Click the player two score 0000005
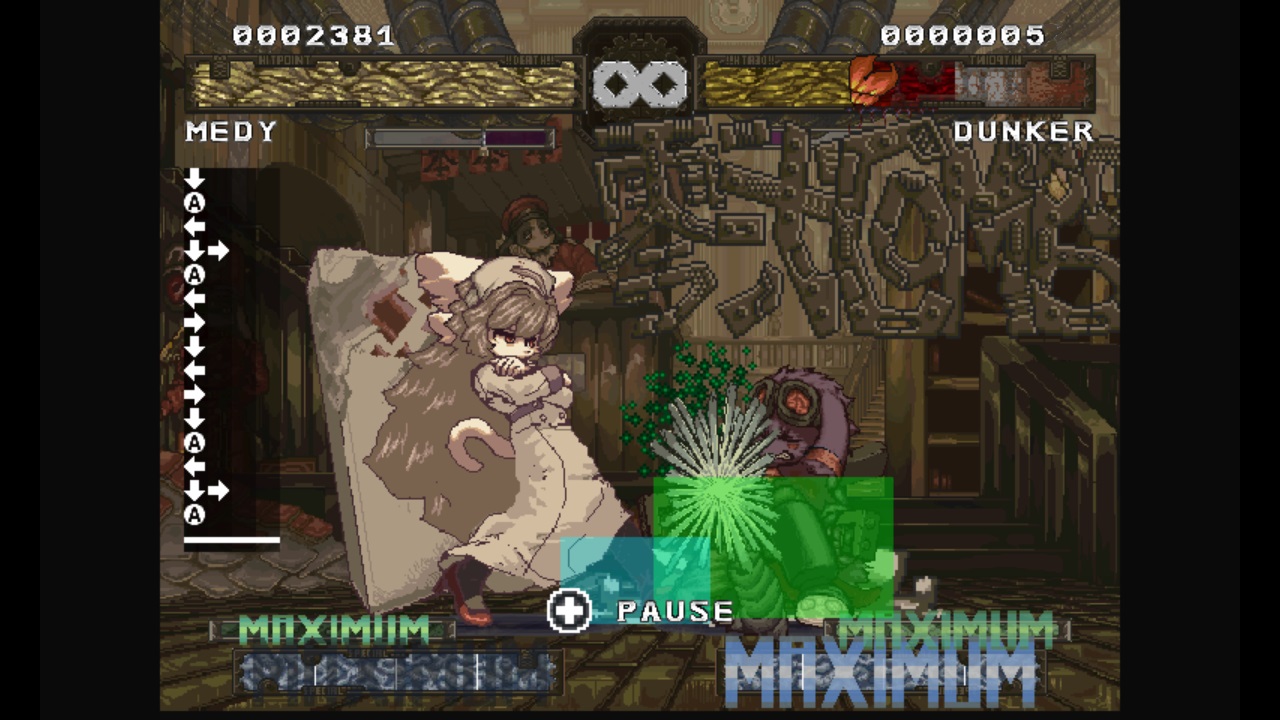Viewport: 1280px width, 720px height. point(962,36)
